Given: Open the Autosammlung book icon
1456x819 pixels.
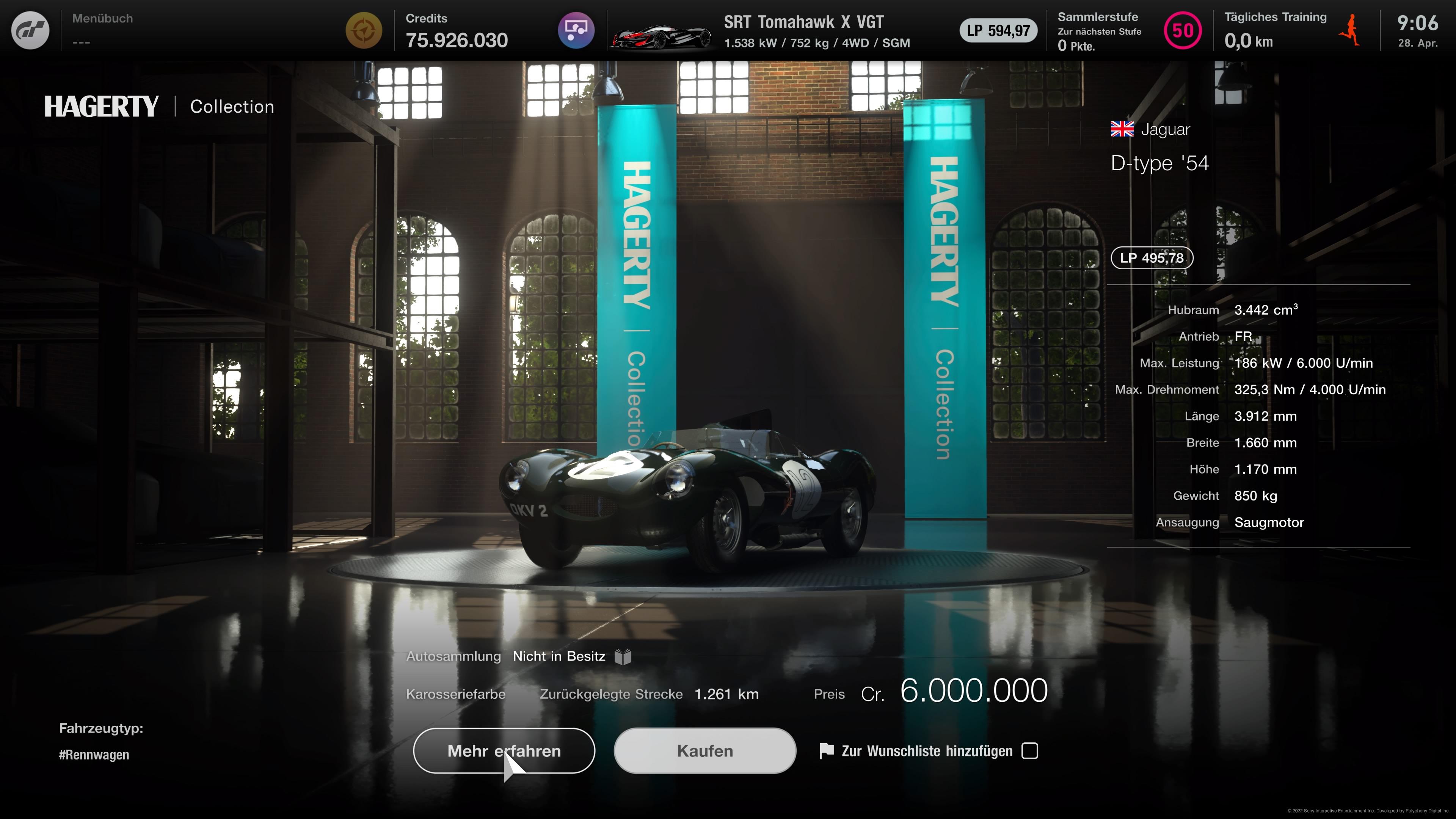Looking at the screenshot, I should pyautogui.click(x=623, y=656).
